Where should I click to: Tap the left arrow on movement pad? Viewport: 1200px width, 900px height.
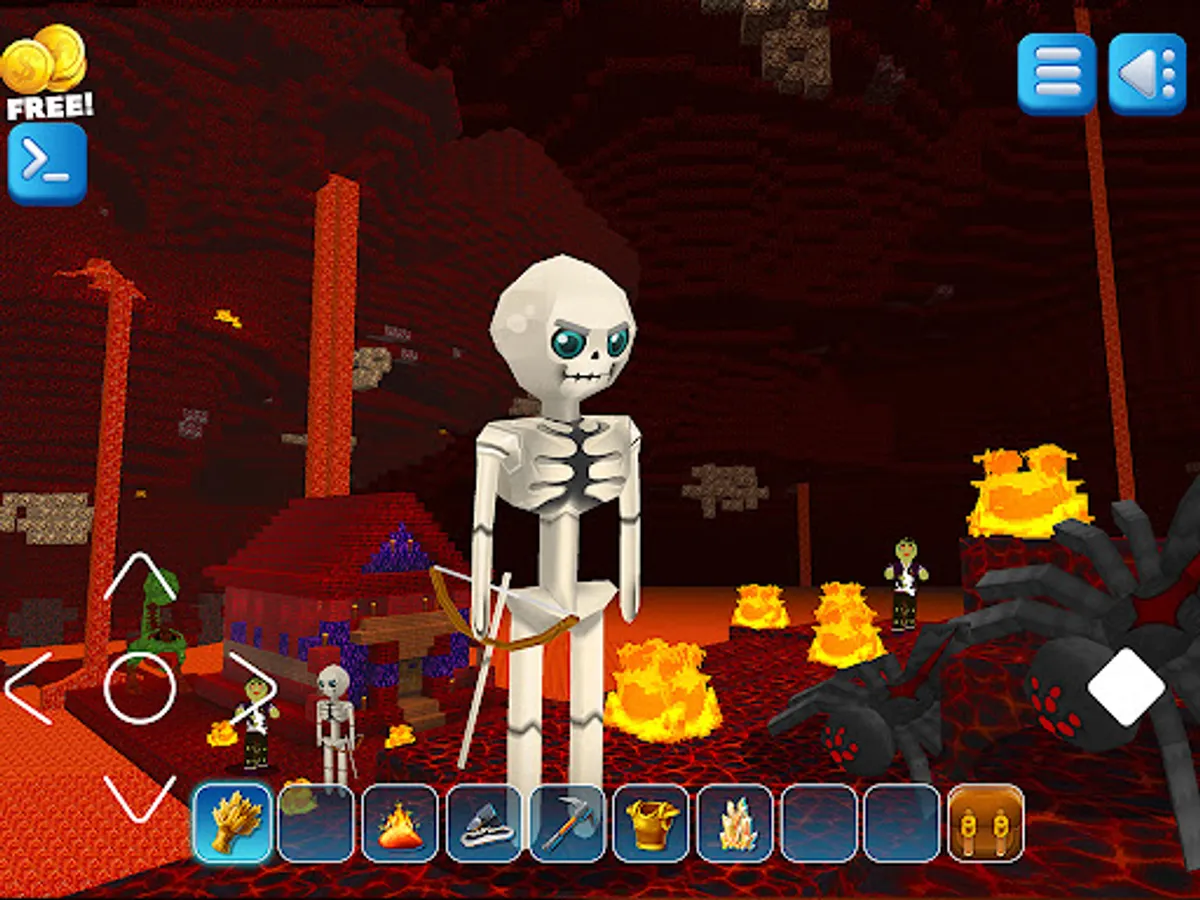point(30,688)
